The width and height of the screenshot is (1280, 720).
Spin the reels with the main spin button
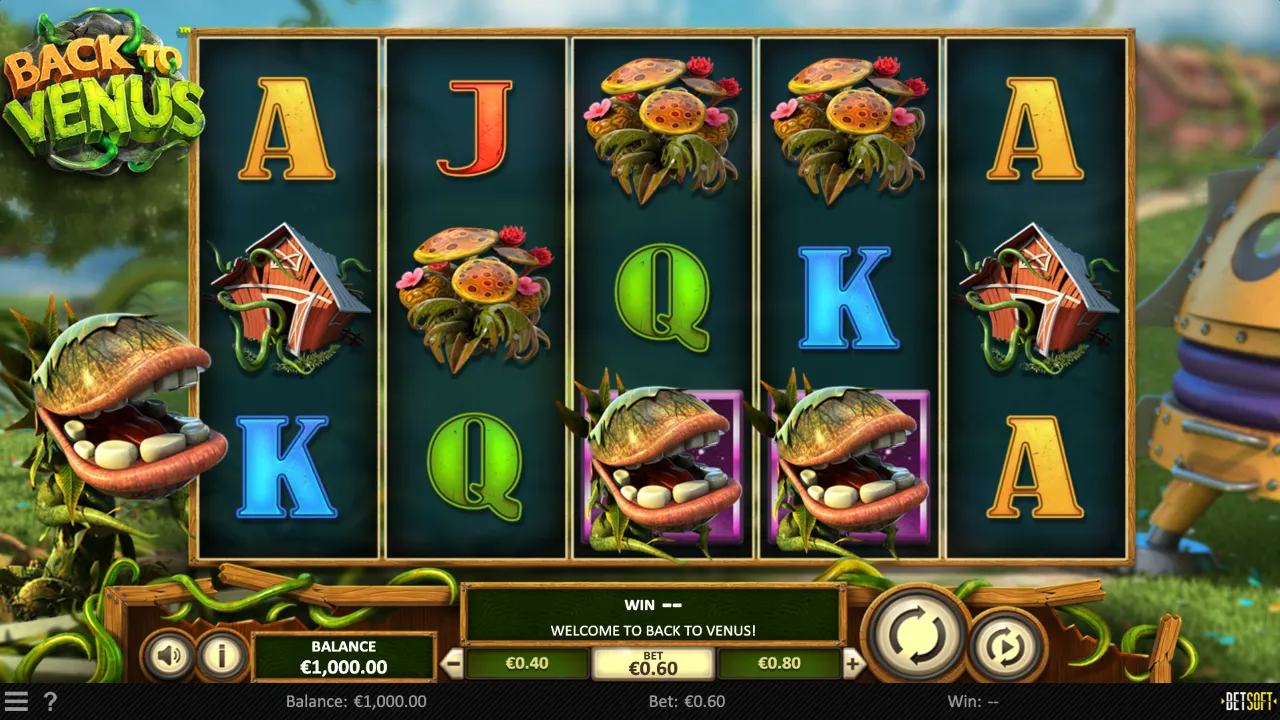click(917, 633)
